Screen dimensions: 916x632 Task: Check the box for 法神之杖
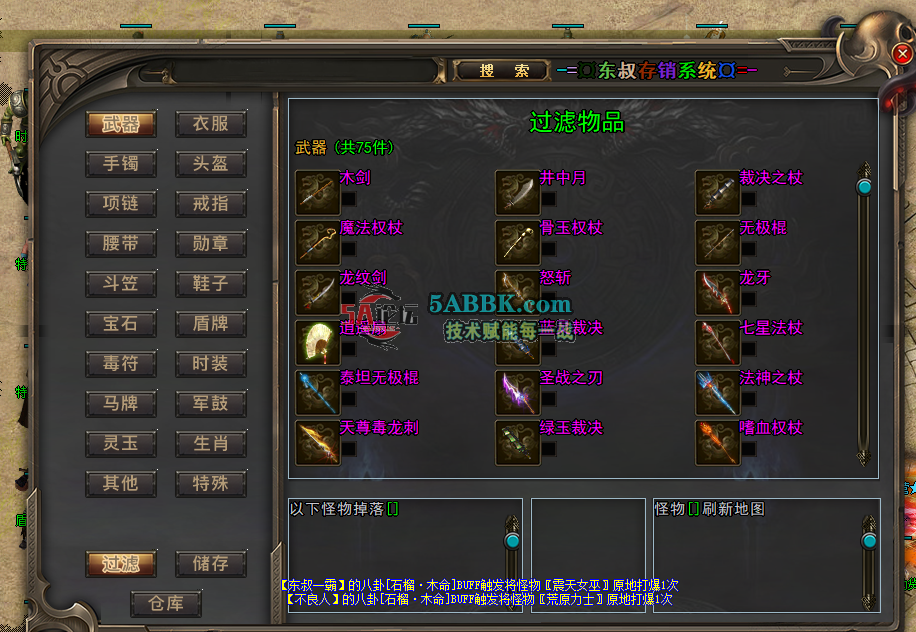(x=749, y=399)
